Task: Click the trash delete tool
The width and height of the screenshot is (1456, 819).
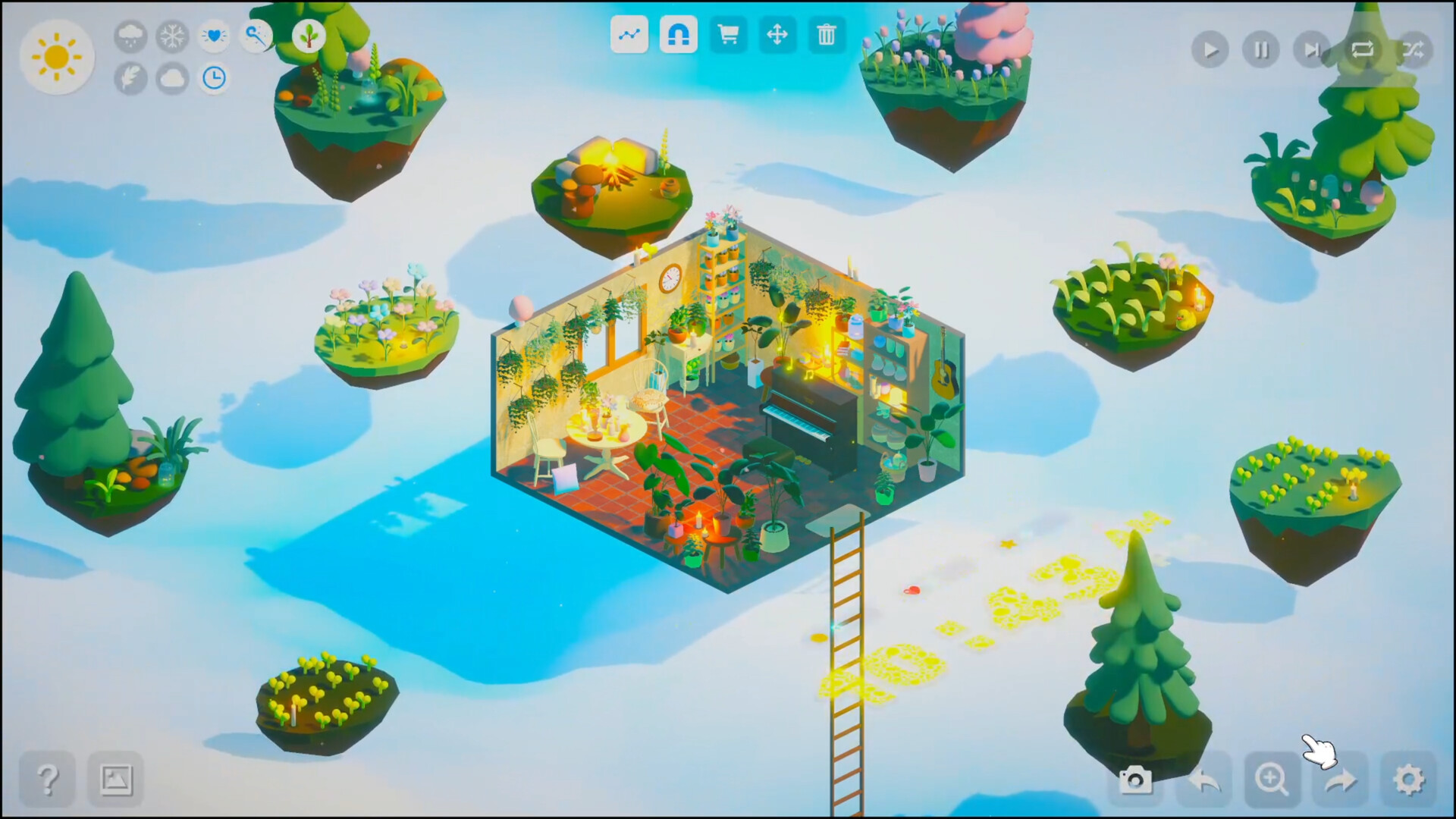Action: (x=827, y=35)
